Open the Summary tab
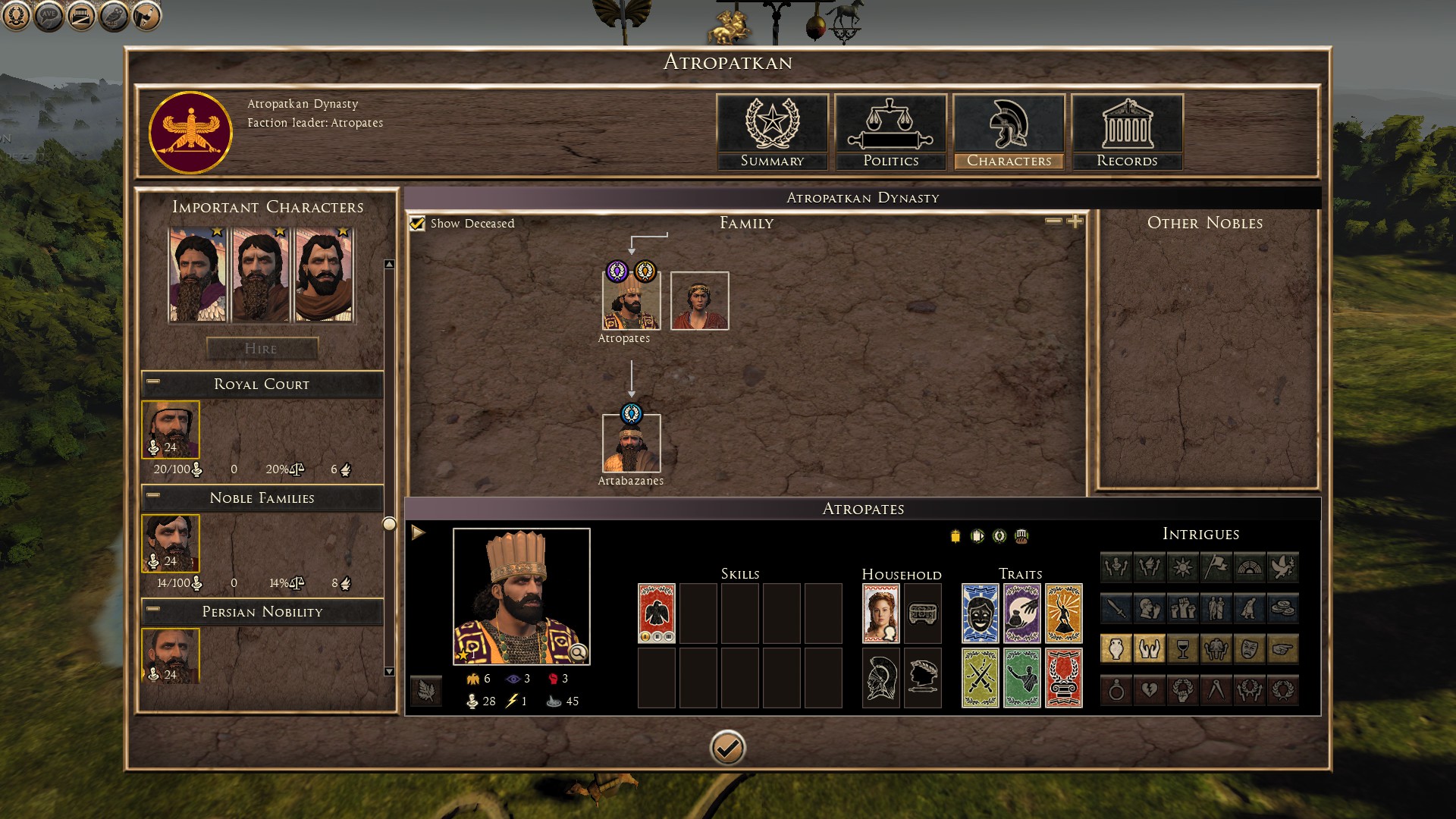 tap(772, 132)
